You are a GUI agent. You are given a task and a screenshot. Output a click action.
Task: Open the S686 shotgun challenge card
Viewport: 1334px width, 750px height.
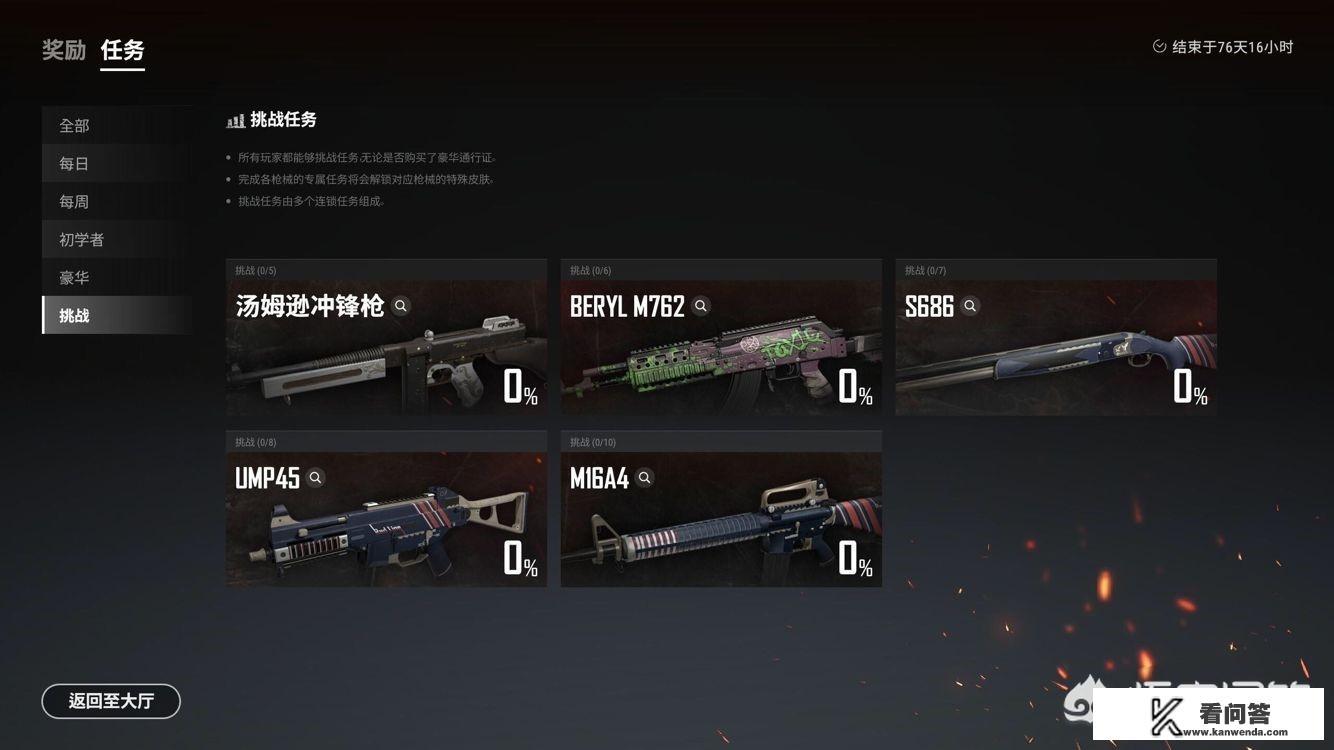click(1056, 350)
